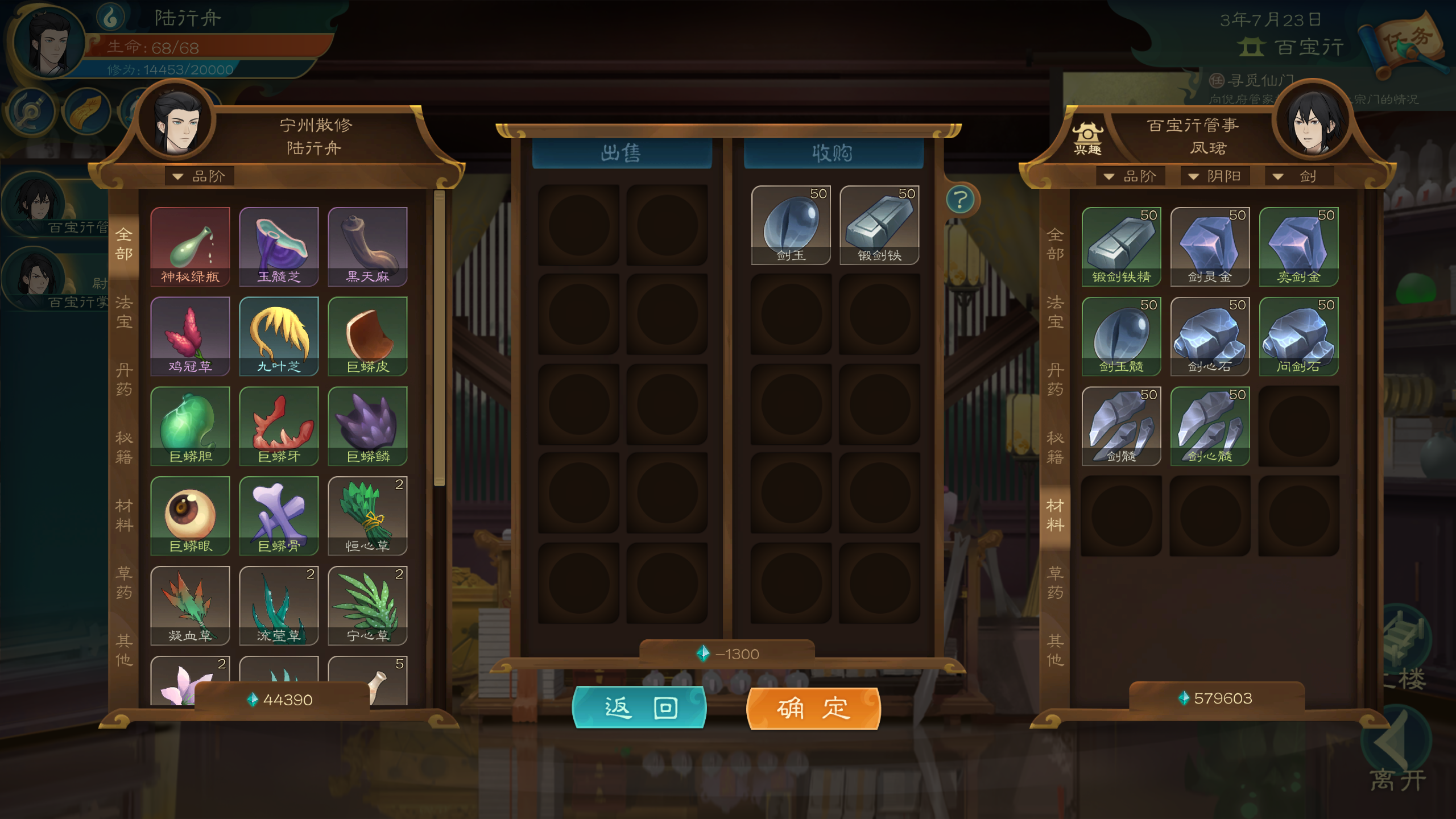Open the question mark help icon
The width and height of the screenshot is (1456, 819).
click(x=961, y=200)
